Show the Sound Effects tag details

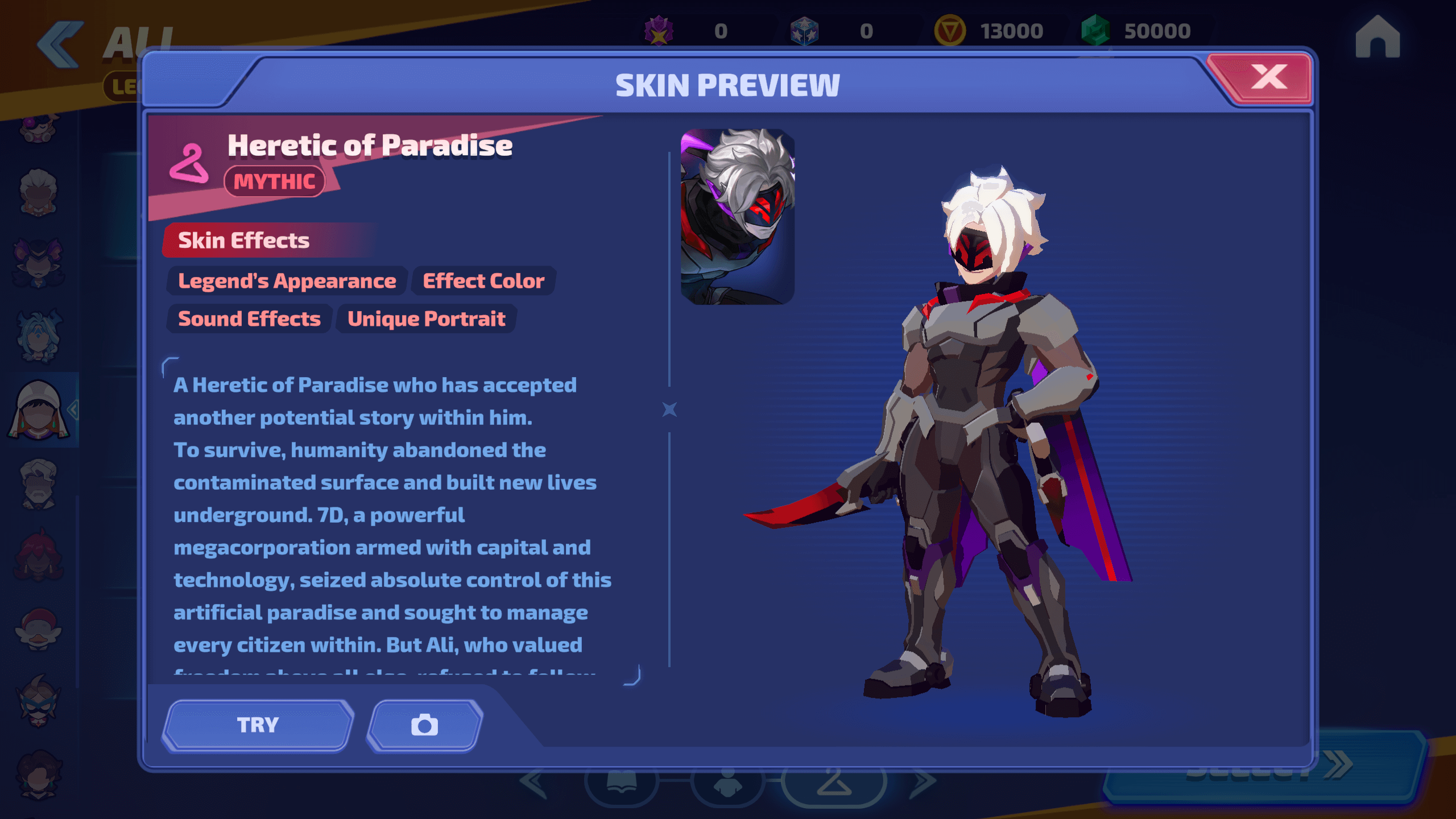[x=249, y=319]
